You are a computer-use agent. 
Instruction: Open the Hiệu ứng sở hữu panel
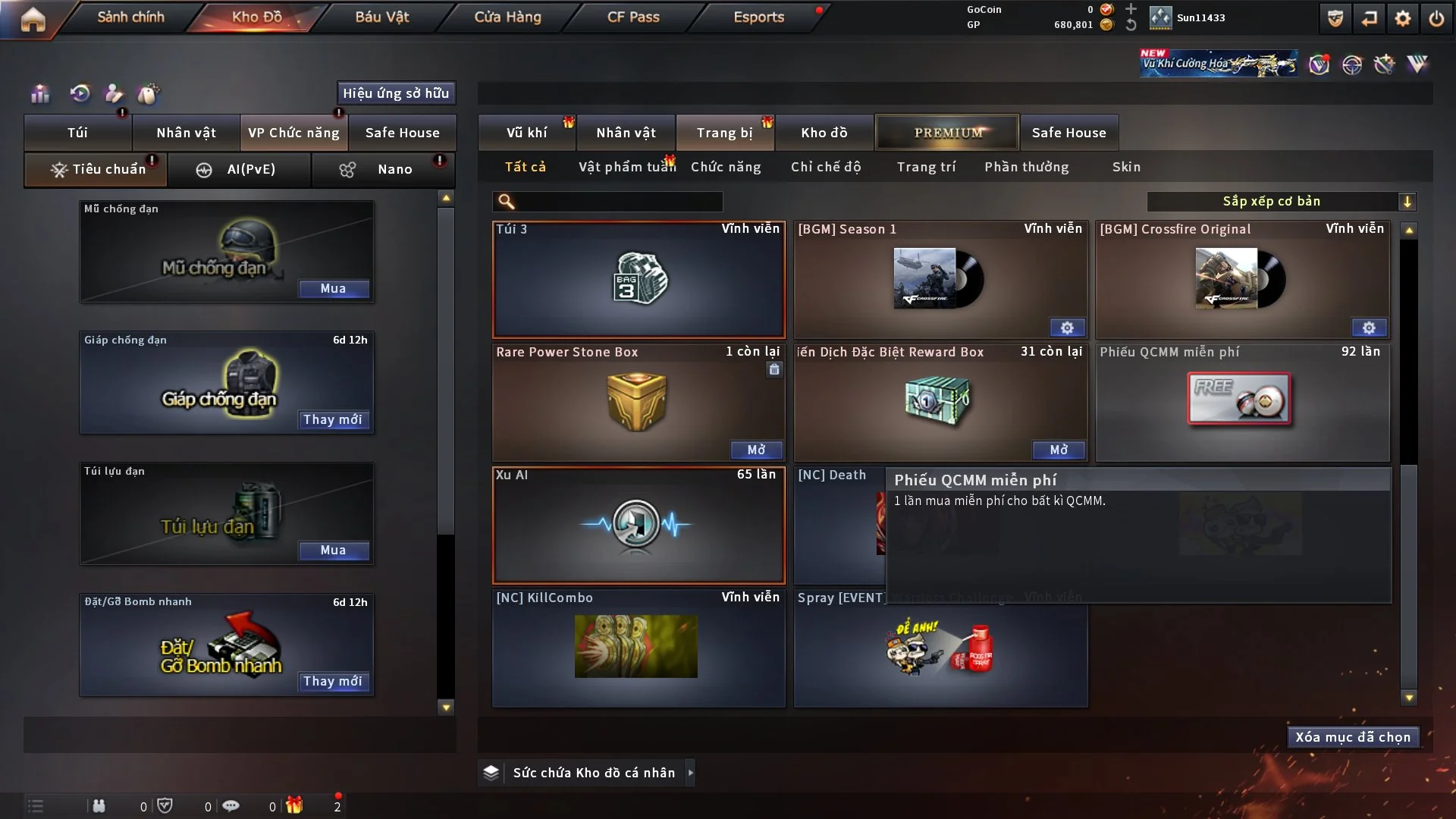396,93
